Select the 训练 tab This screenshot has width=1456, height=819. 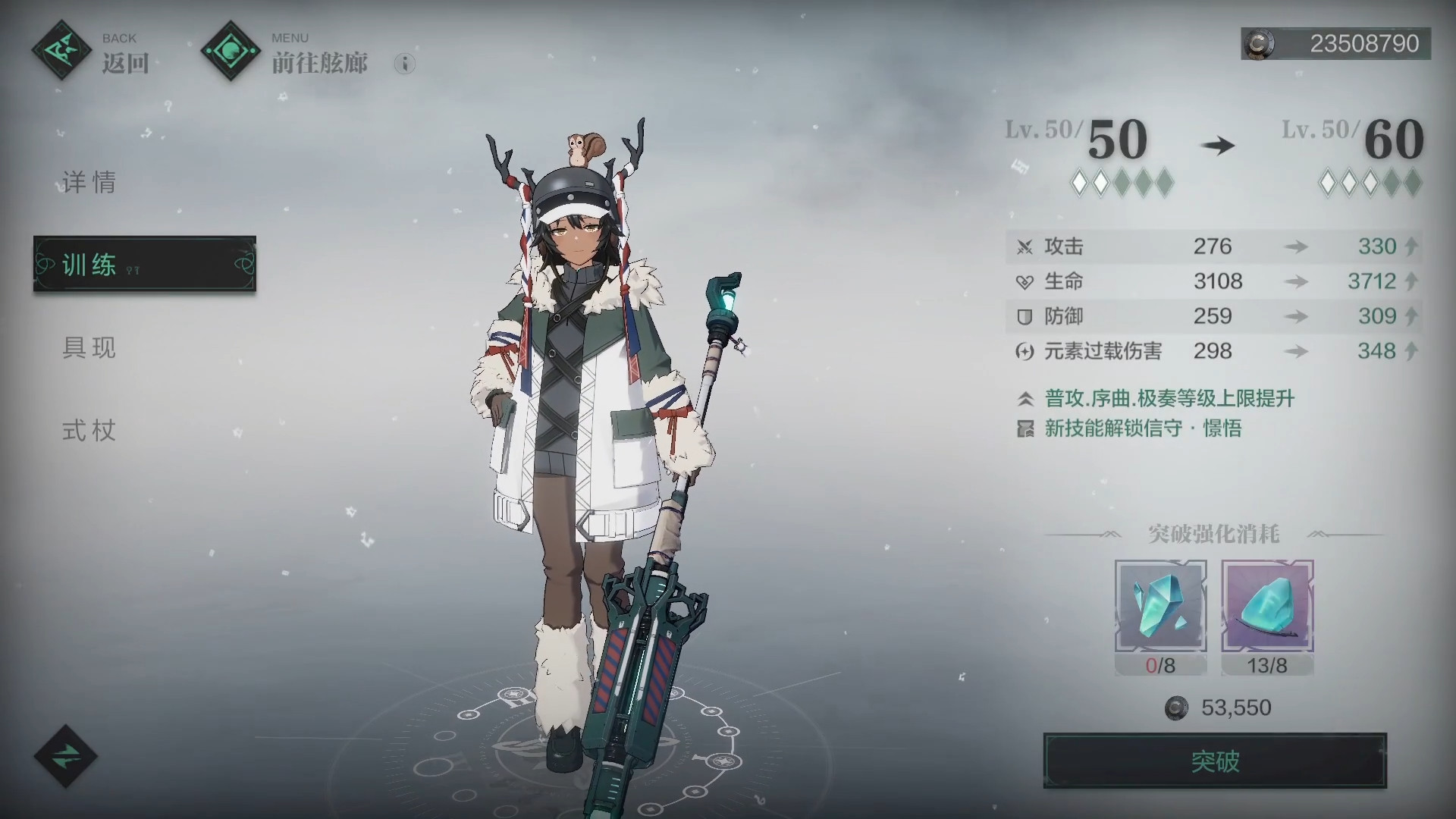click(x=144, y=264)
